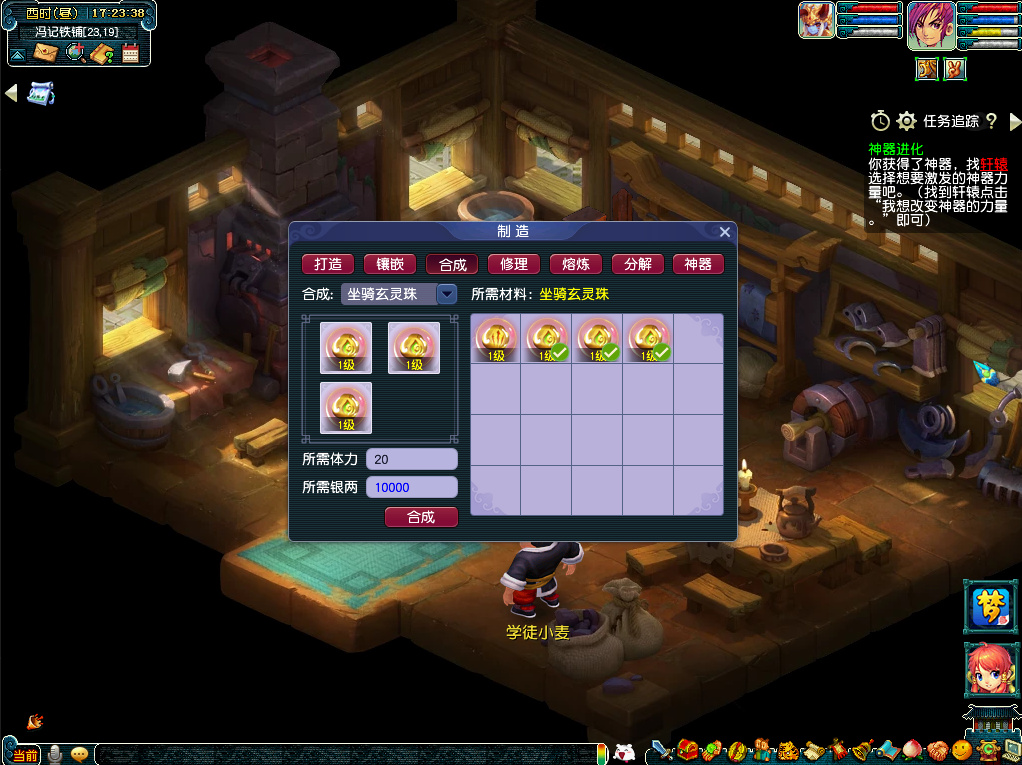1022x765 pixels.
Task: Select the 修理 tab
Action: tap(513, 264)
